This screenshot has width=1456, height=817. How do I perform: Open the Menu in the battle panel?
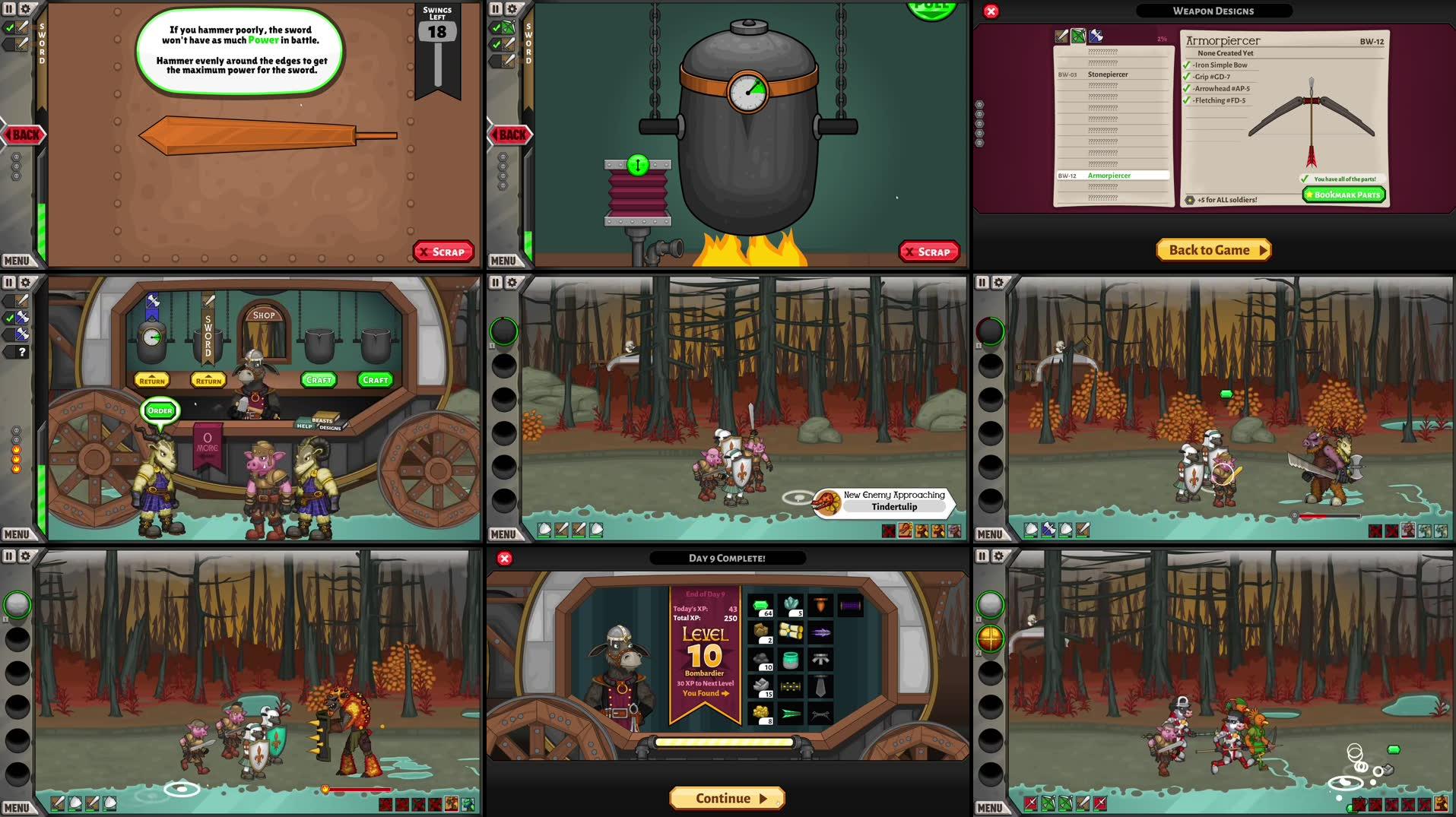pyautogui.click(x=503, y=534)
